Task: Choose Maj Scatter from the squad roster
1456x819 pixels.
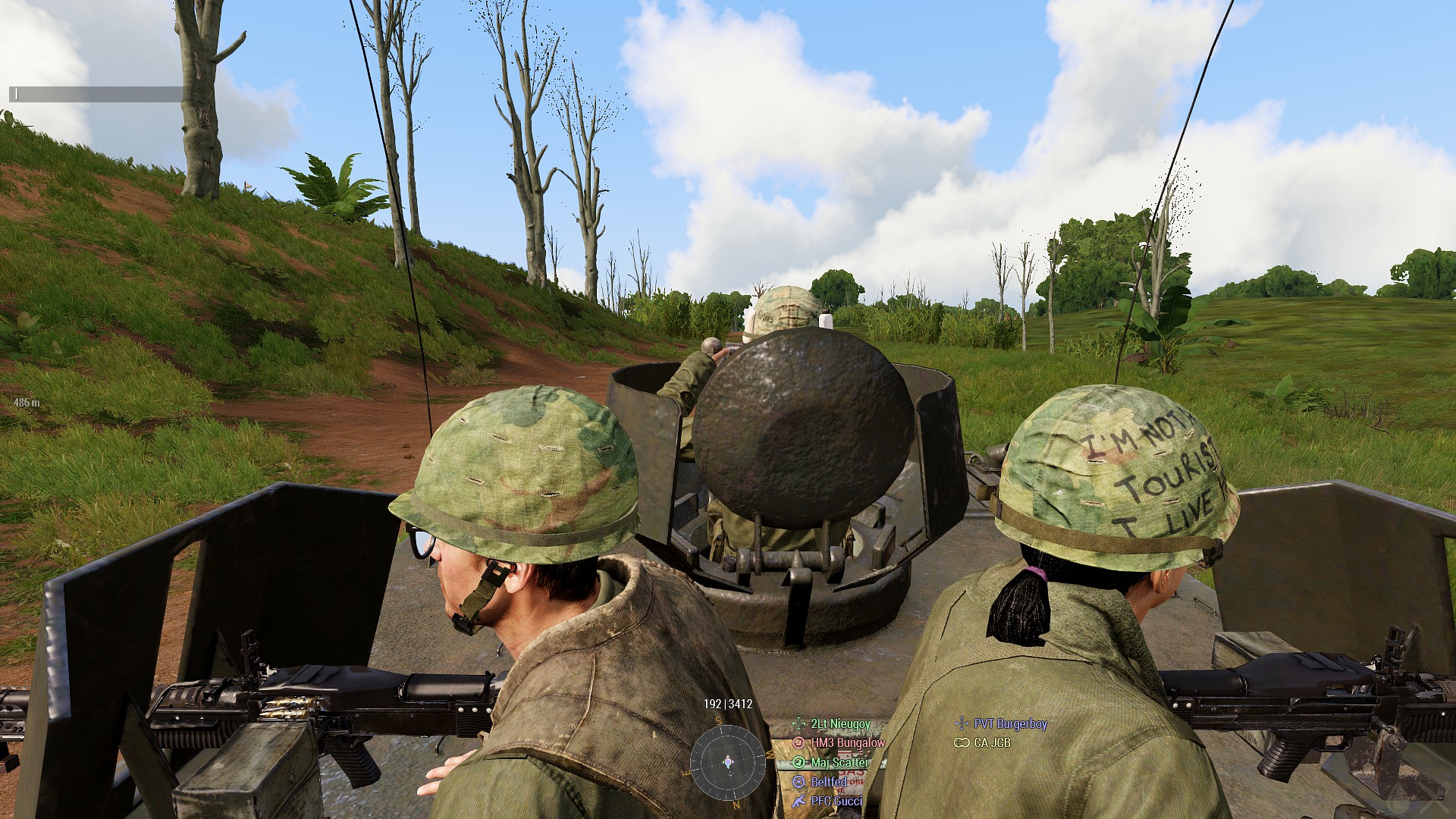Action: click(x=839, y=762)
